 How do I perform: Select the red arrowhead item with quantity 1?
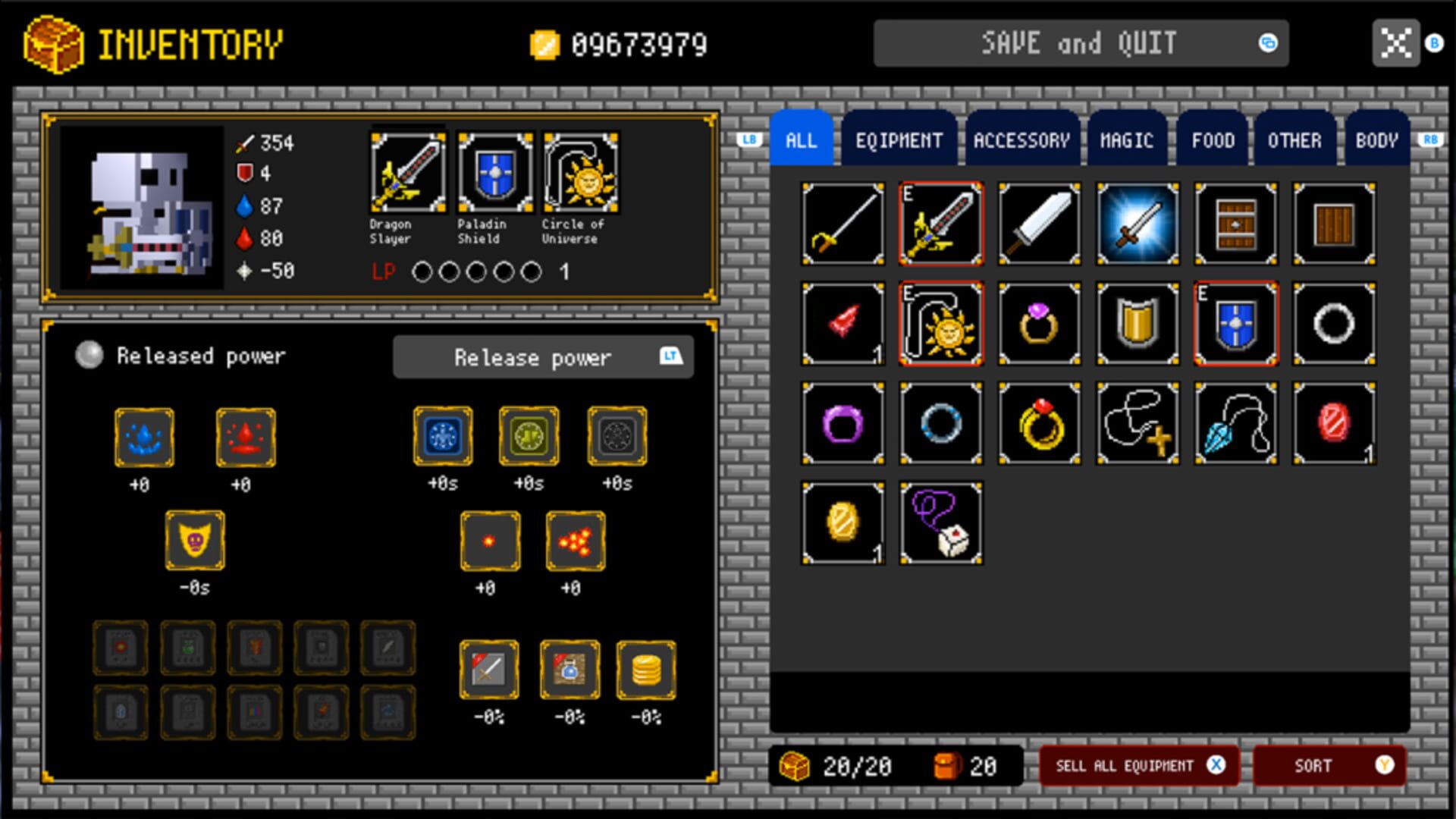[843, 323]
